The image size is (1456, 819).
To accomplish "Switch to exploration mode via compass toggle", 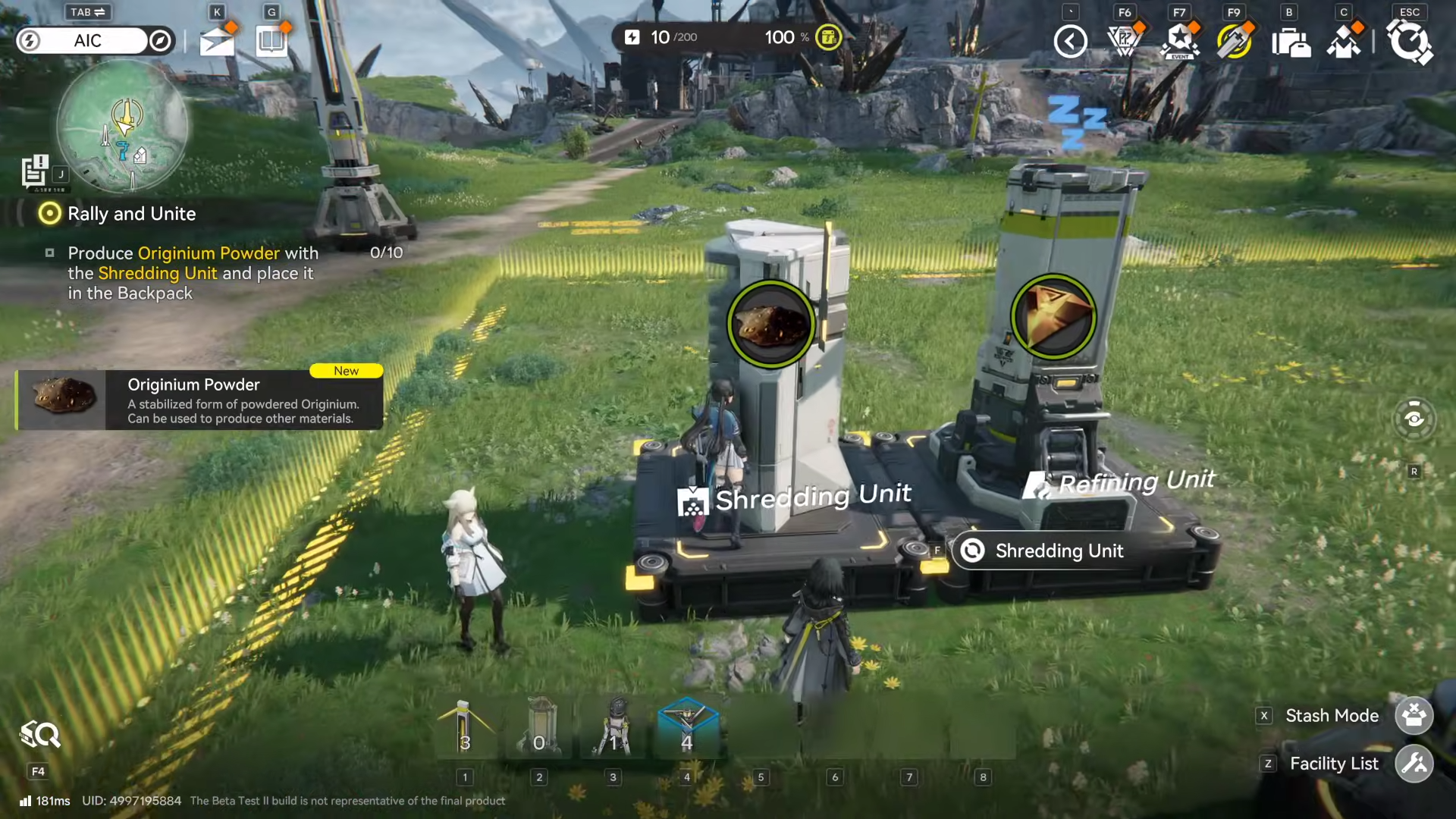I will (x=160, y=41).
